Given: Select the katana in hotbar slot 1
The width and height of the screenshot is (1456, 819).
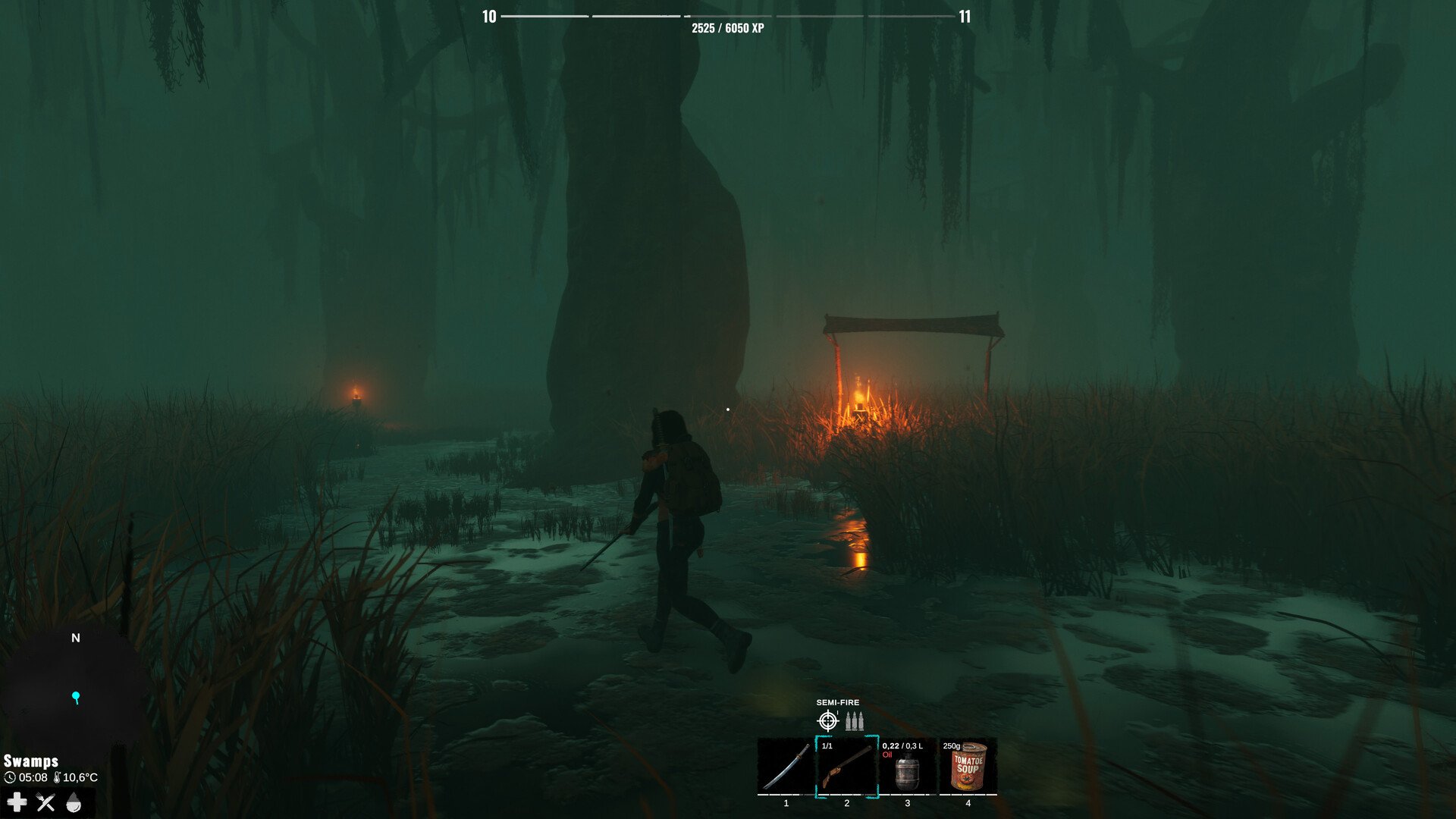Looking at the screenshot, I should click(786, 766).
